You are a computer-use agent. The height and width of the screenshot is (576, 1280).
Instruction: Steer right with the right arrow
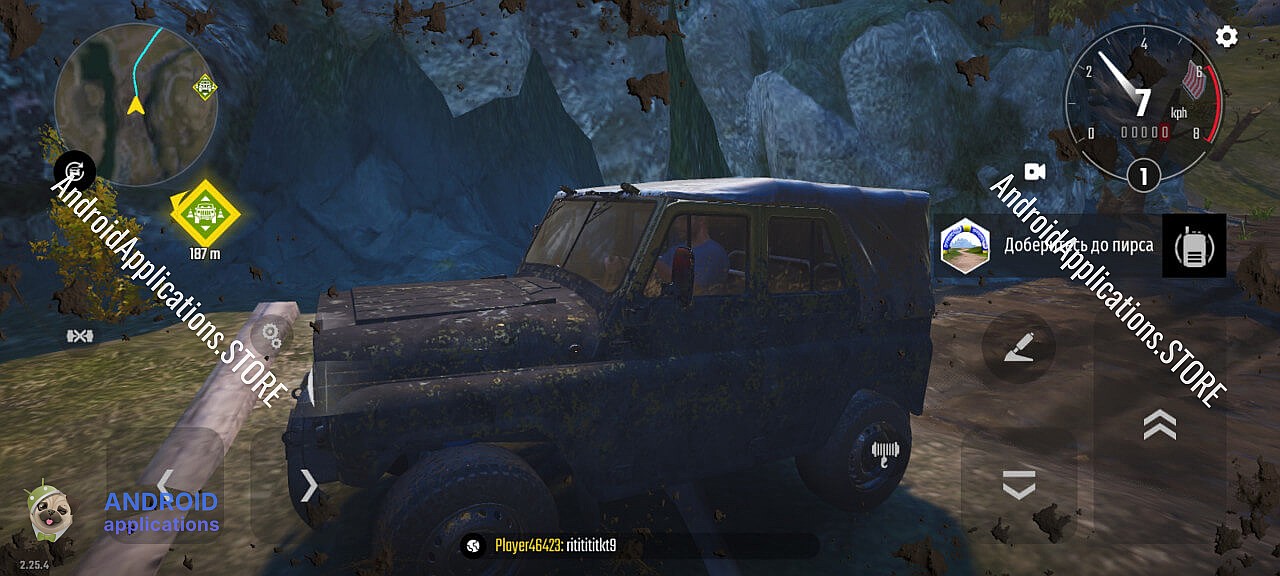[x=309, y=486]
